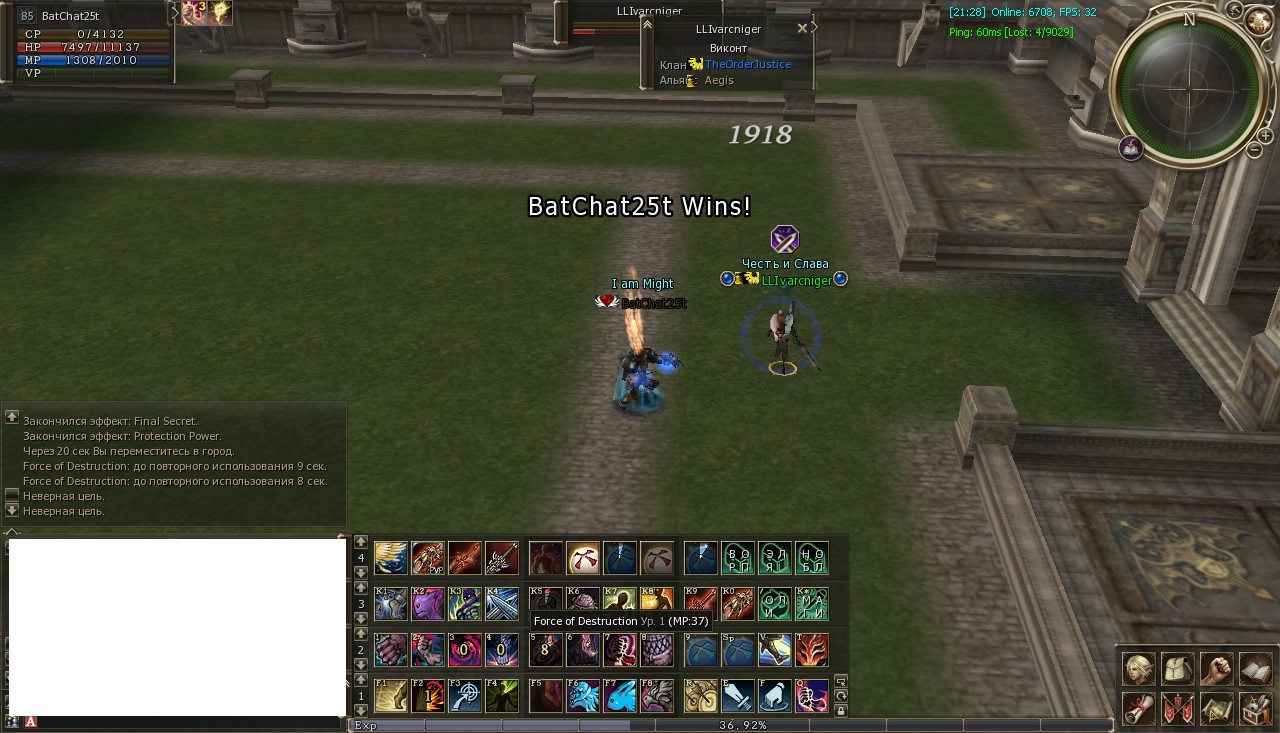Zoom out the minimap with minus button
This screenshot has width=1280, height=733.
(x=1255, y=151)
